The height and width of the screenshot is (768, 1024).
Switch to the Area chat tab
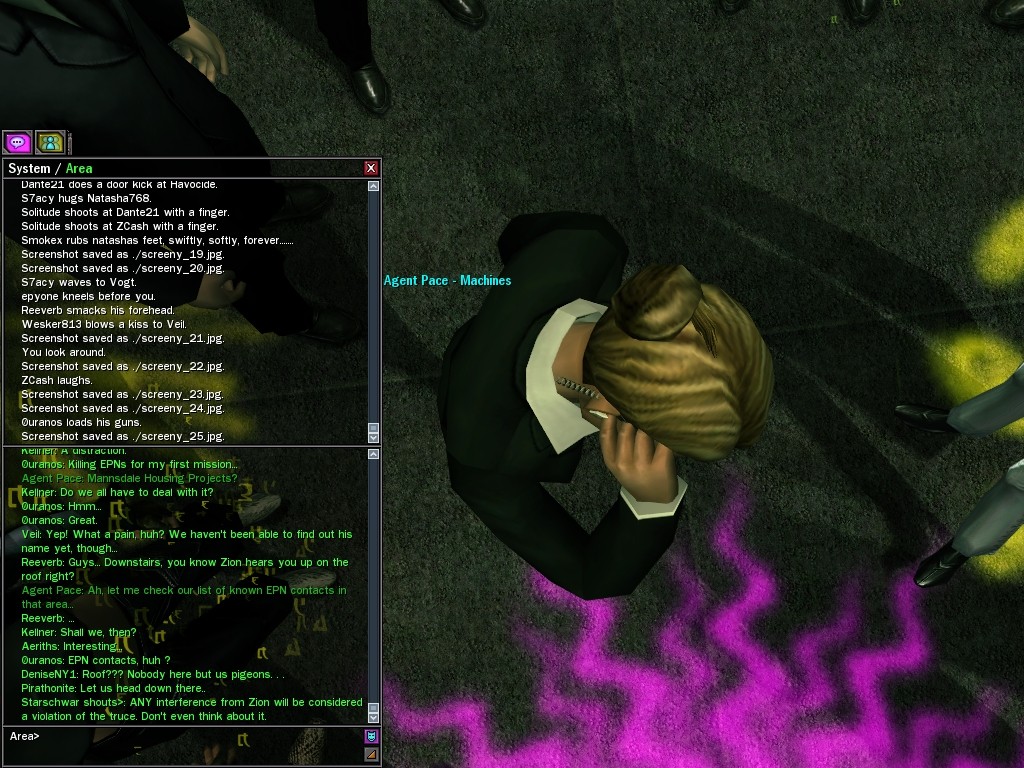(x=79, y=168)
